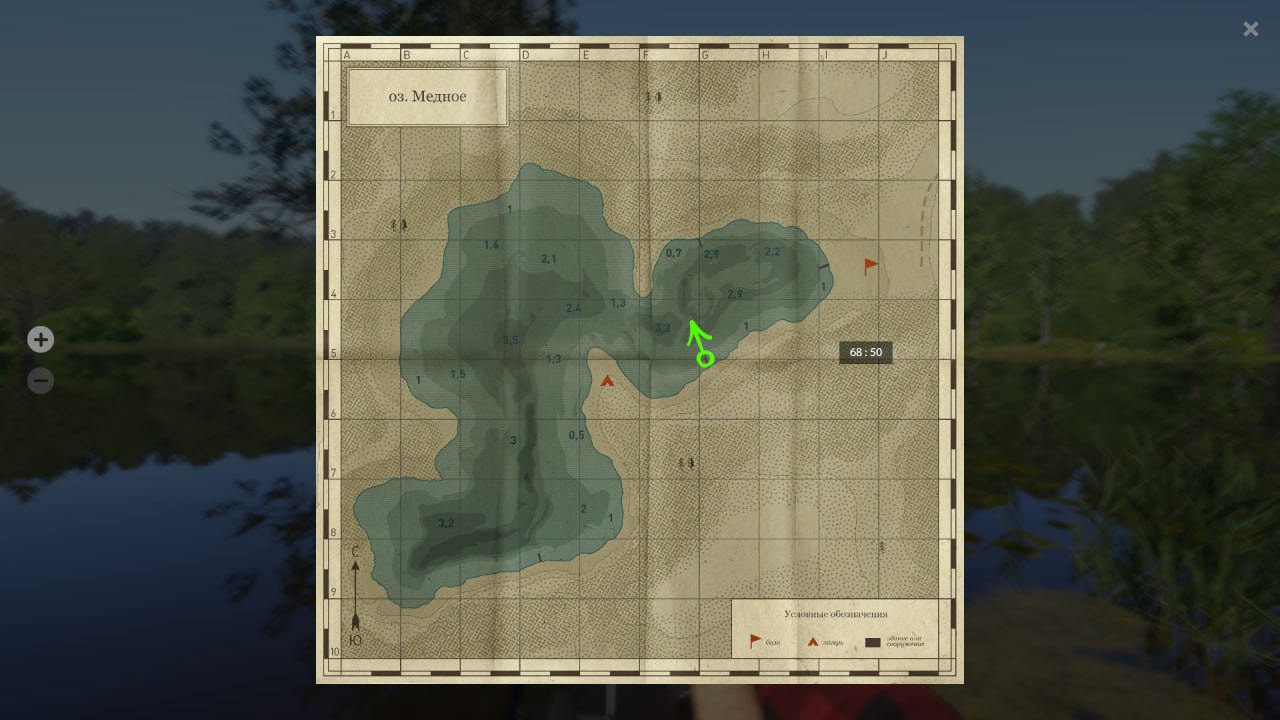Zoom in with the plus button

tap(40, 340)
